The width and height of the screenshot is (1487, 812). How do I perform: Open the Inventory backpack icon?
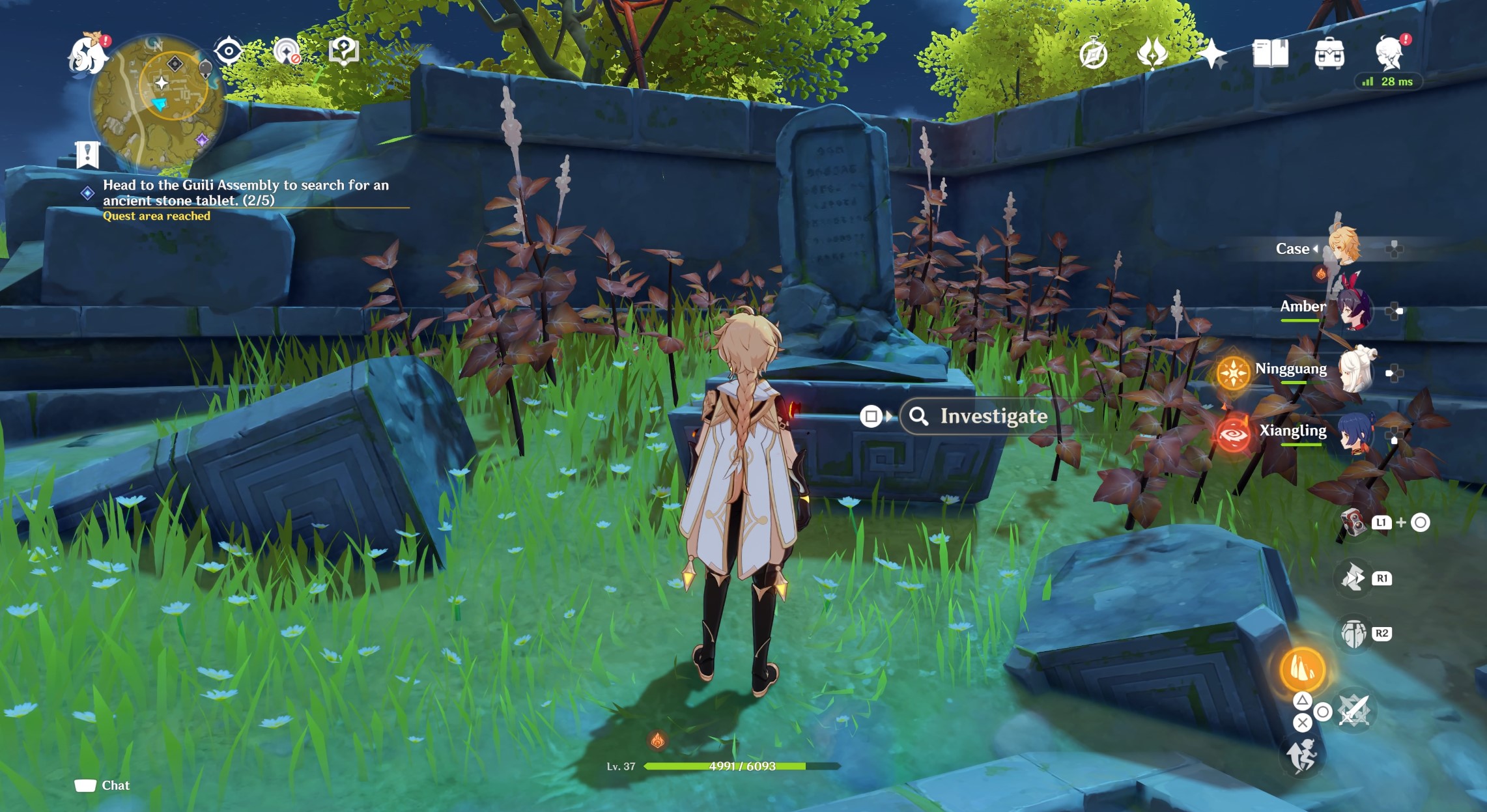click(x=1329, y=54)
